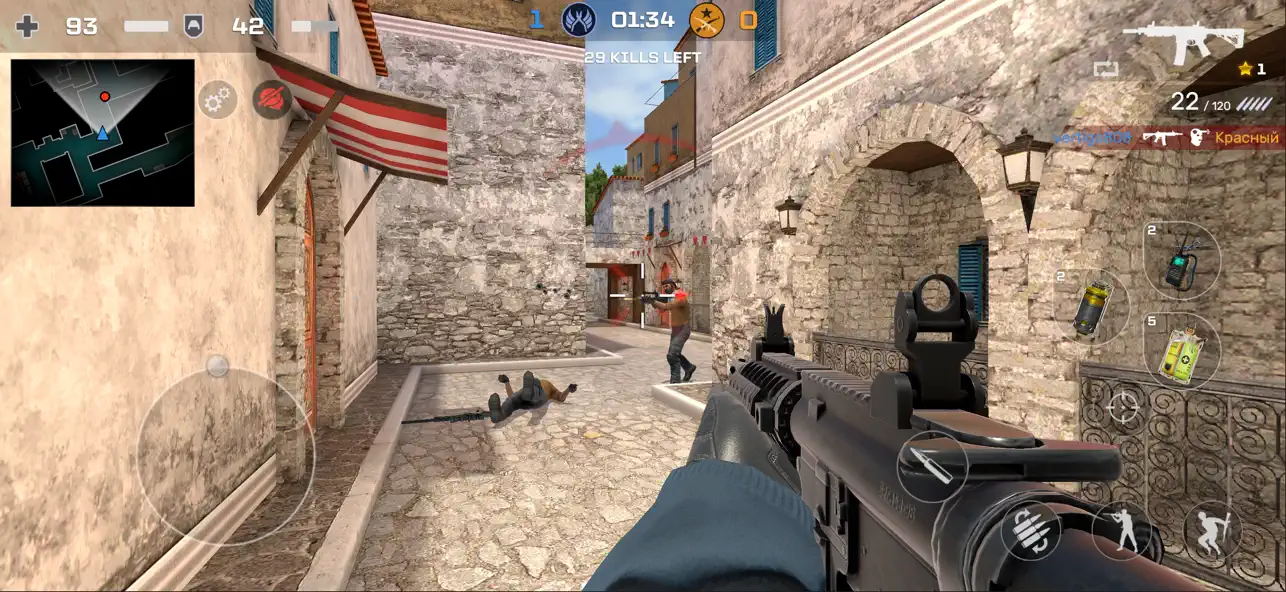Reload with the bullets-and-arrows button
1286x592 pixels.
1031,530
